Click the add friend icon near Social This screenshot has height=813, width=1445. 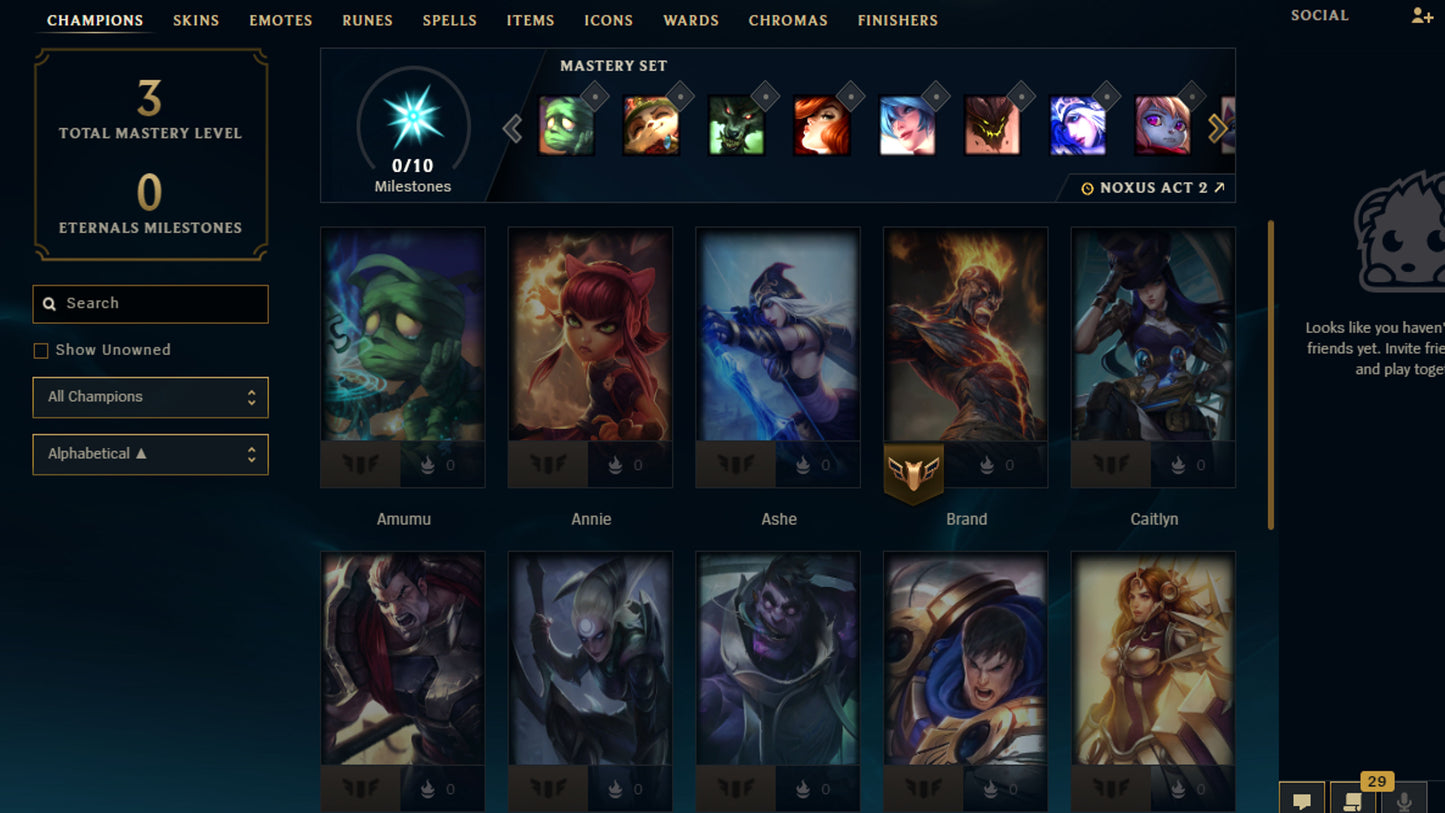coord(1424,15)
